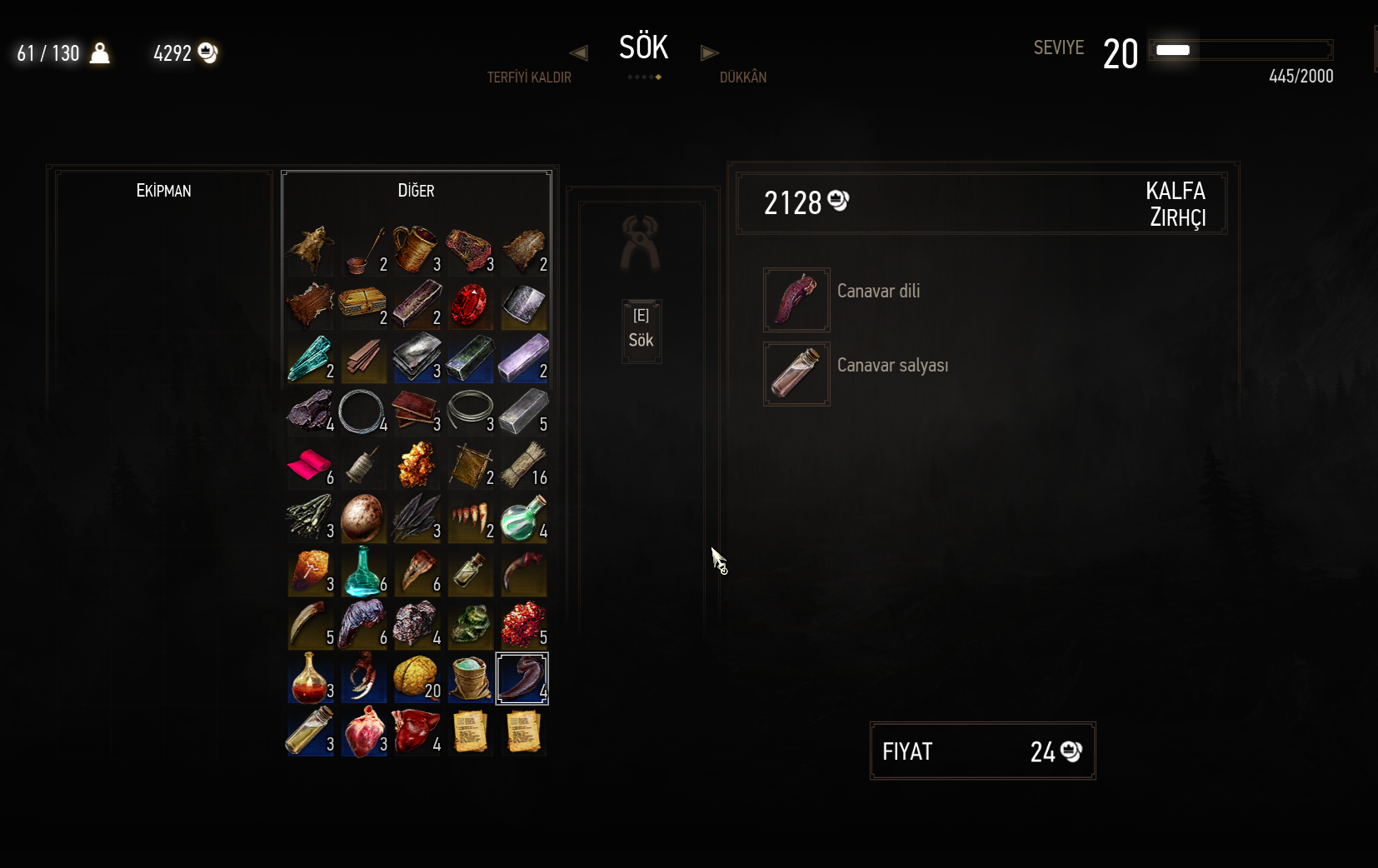
Task: Select the Canavar dili result item
Action: pos(796,300)
